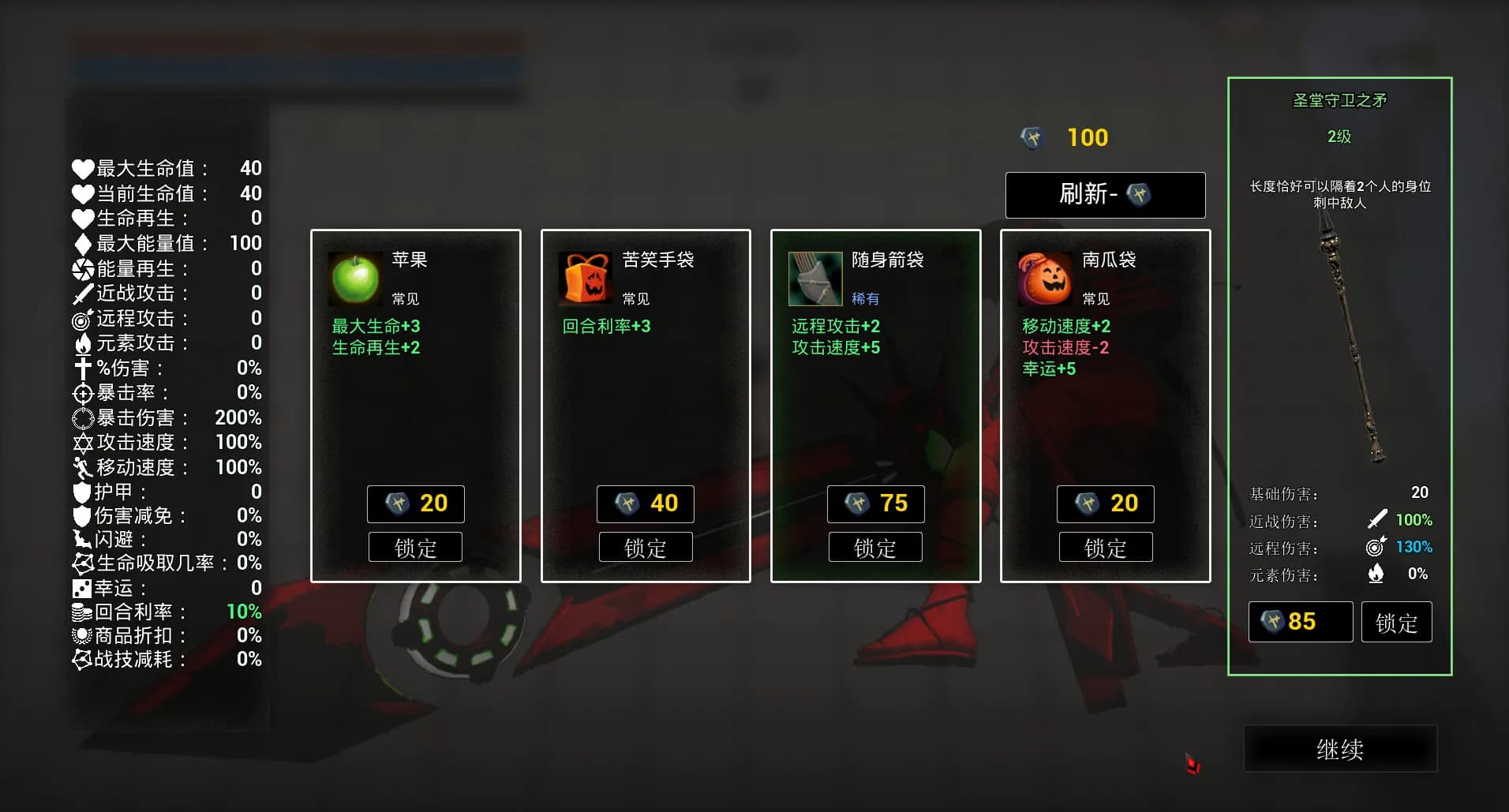
Task: Click the runner icon for 移动速度
Action: point(83,466)
